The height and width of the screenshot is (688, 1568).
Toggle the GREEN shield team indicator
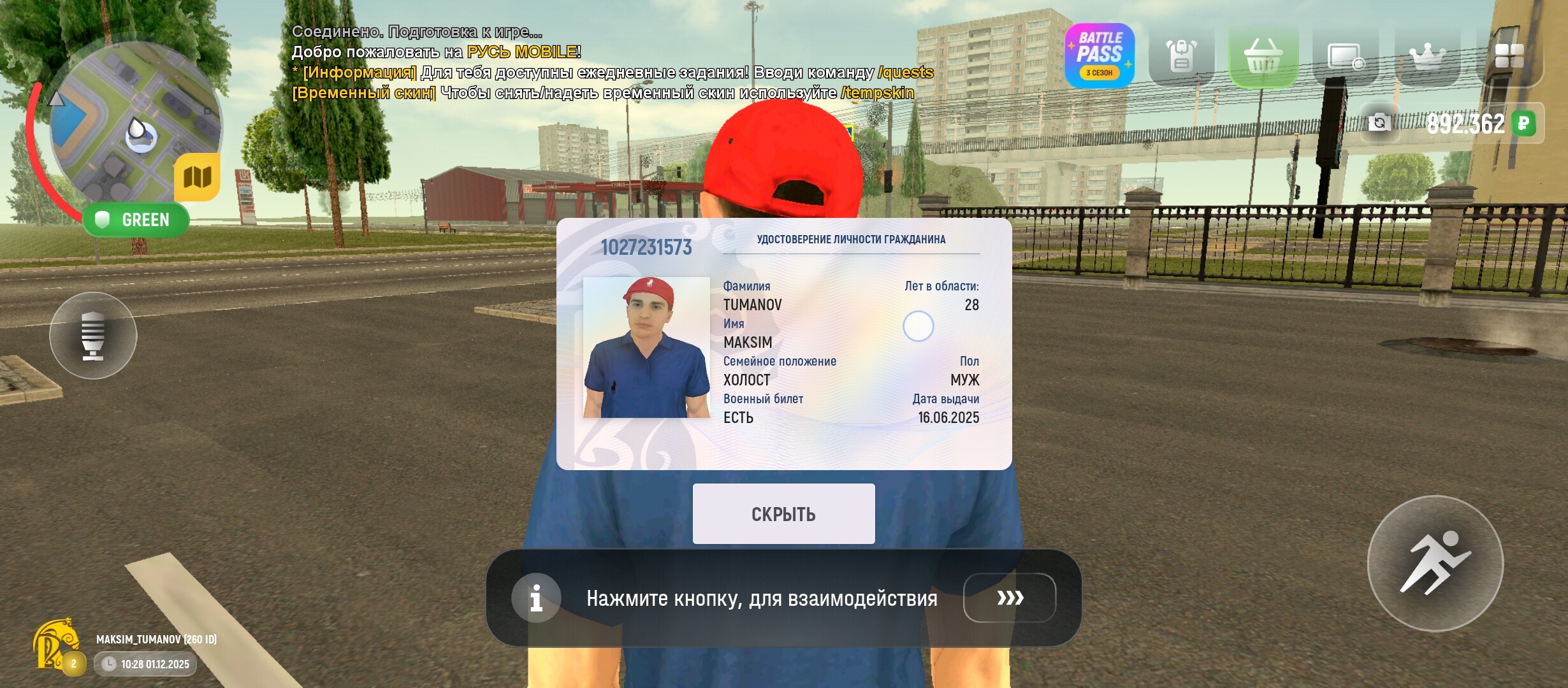[138, 220]
